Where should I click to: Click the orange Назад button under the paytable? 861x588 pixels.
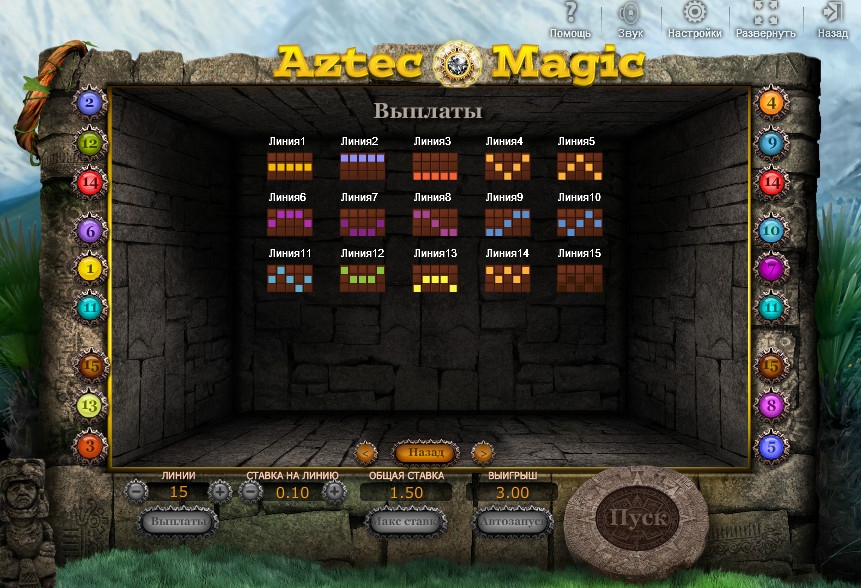tap(424, 453)
